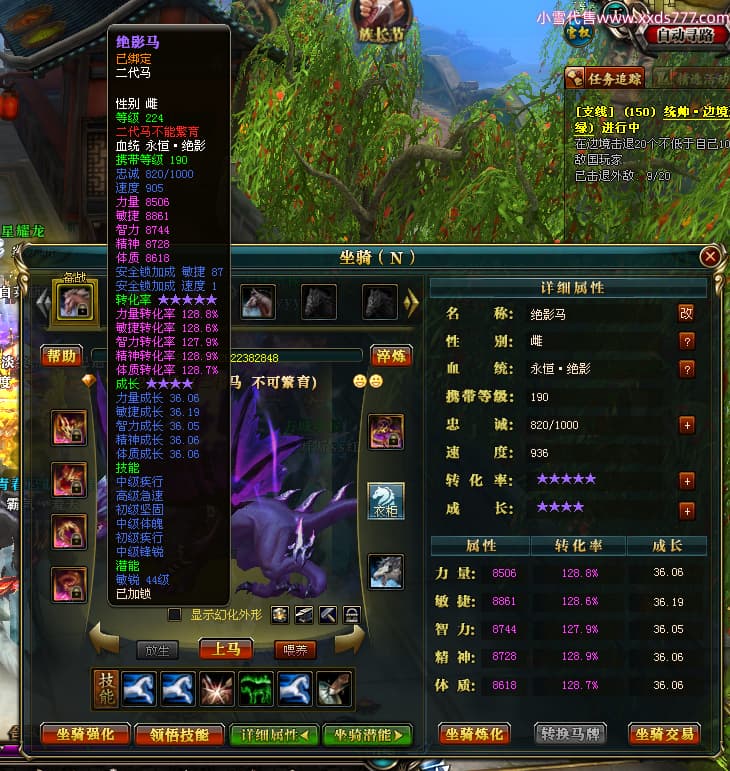Rename the mount with the 改 button
This screenshot has height=771, width=730.
pyautogui.click(x=687, y=313)
